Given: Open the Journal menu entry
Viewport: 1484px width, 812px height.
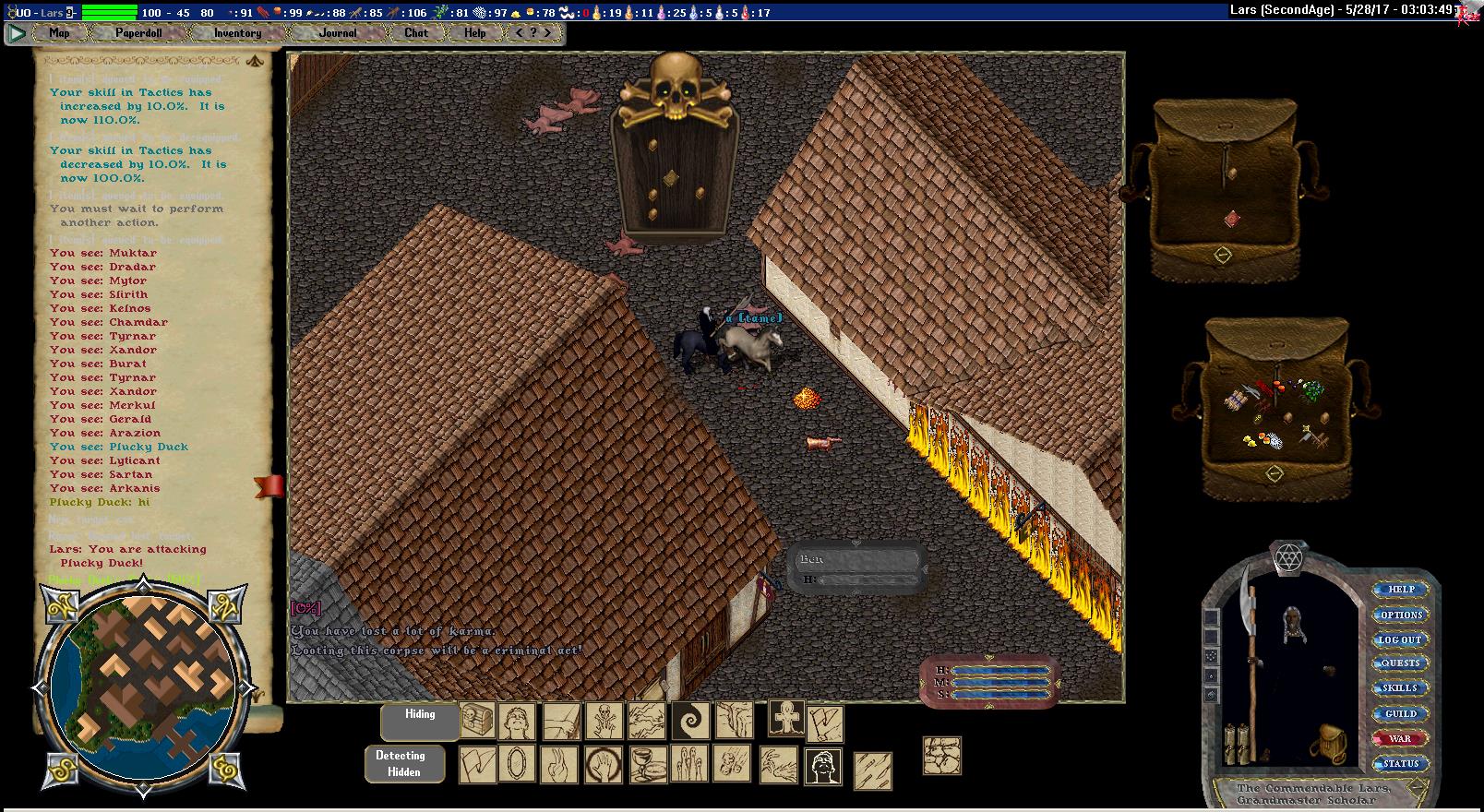Looking at the screenshot, I should click(338, 33).
